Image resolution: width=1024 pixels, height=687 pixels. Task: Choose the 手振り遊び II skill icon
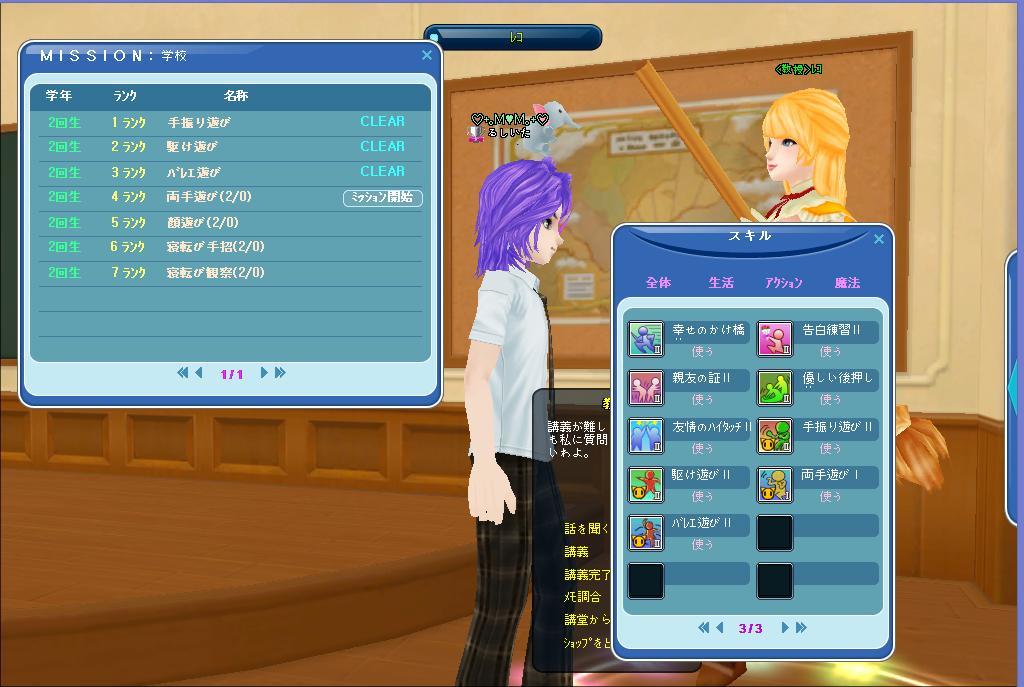[775, 436]
